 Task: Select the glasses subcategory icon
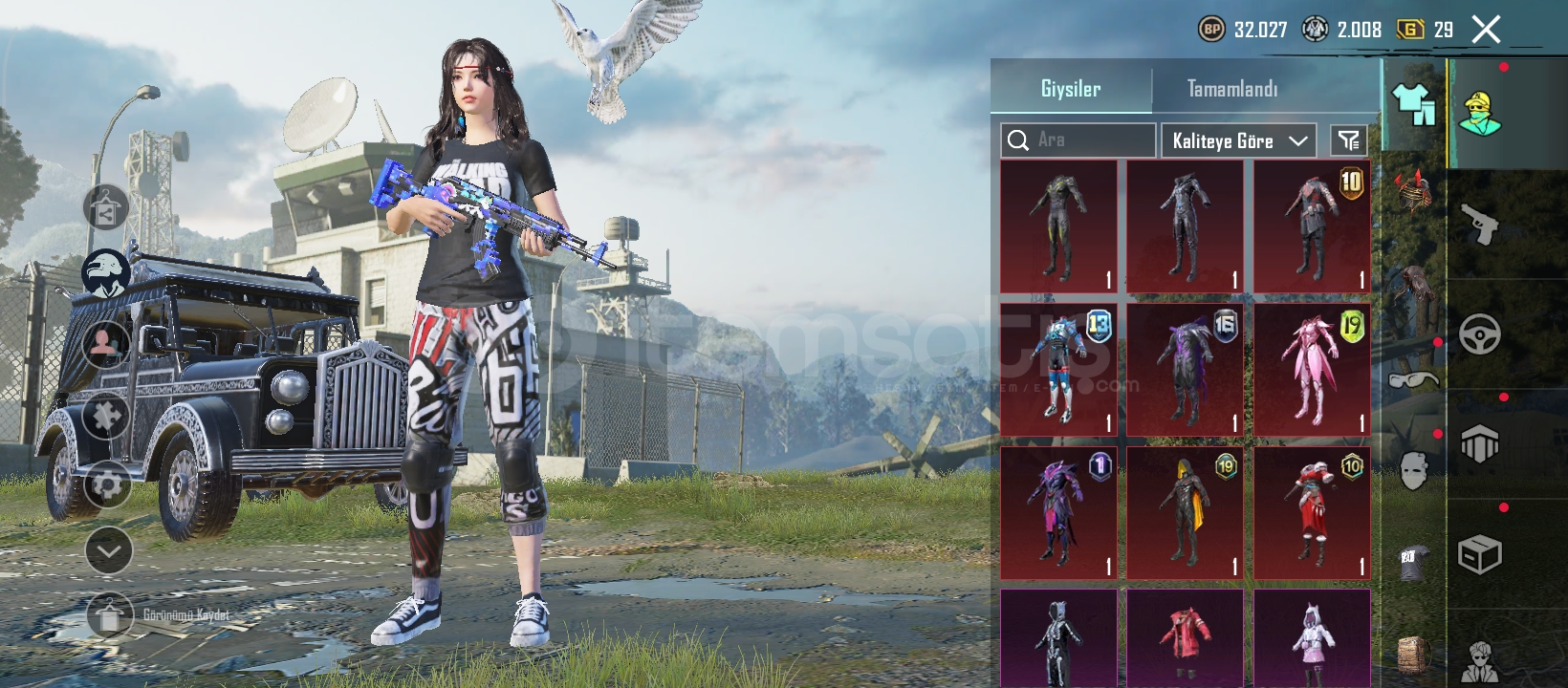1413,380
